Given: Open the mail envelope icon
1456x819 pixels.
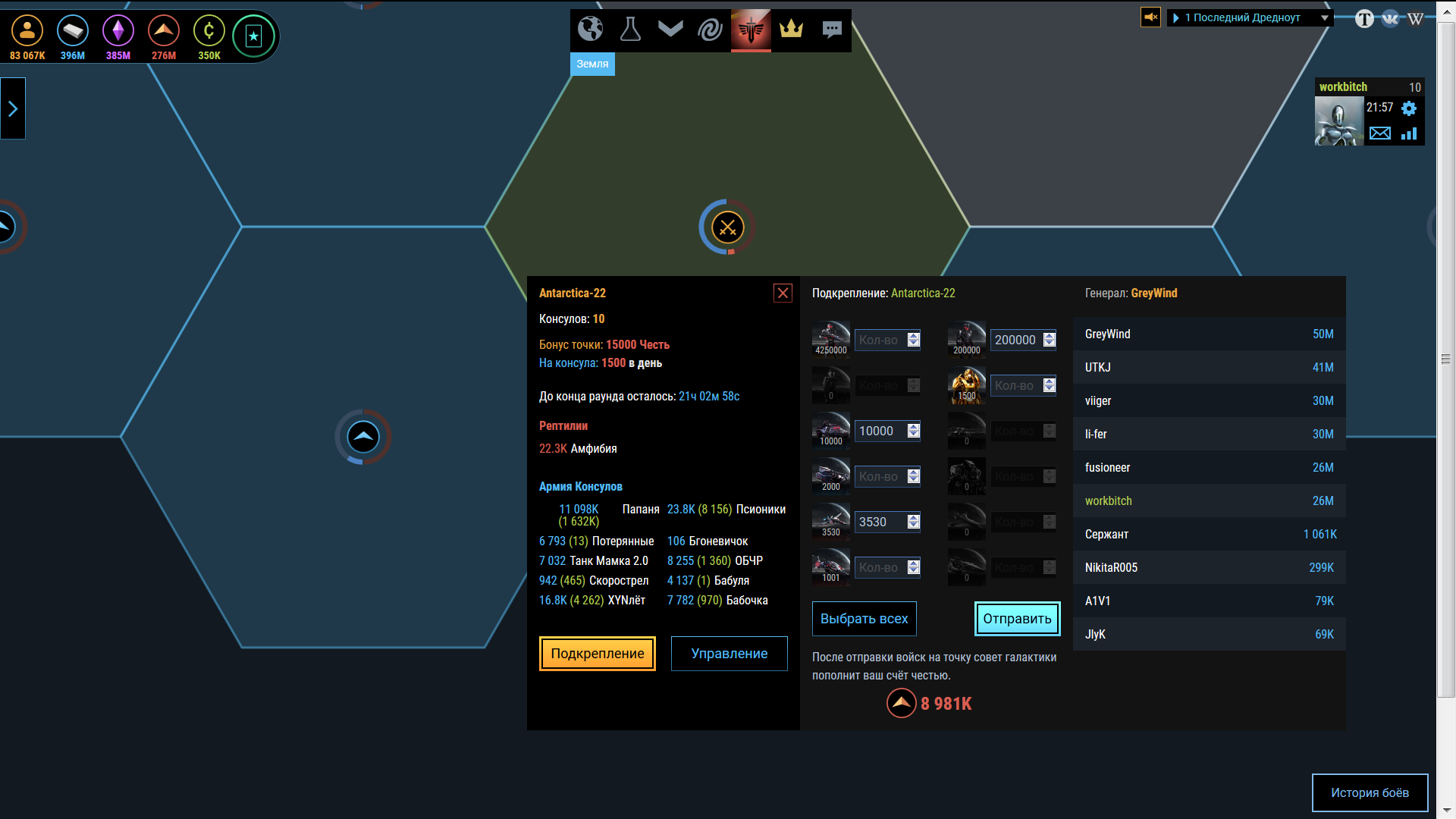Looking at the screenshot, I should pyautogui.click(x=1380, y=133).
